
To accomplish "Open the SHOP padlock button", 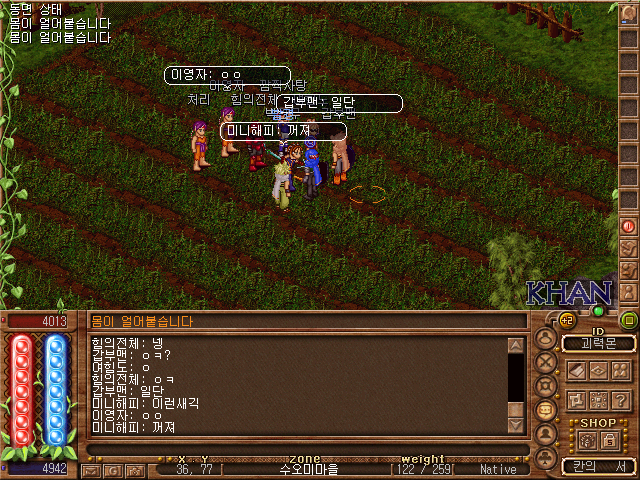I will (x=608, y=440).
